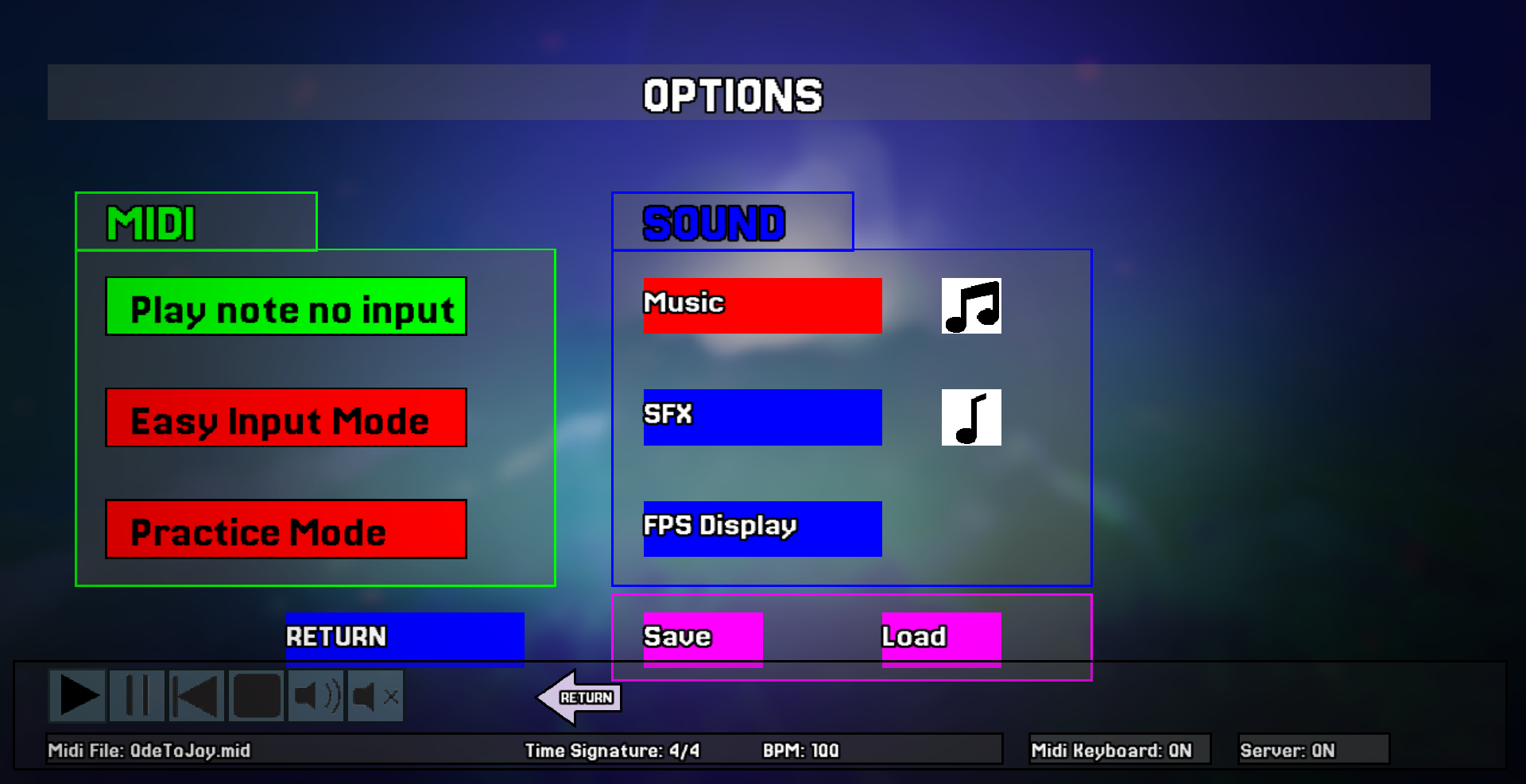1526x784 pixels.
Task: Toggle the Music volume red bar
Action: tap(761, 306)
